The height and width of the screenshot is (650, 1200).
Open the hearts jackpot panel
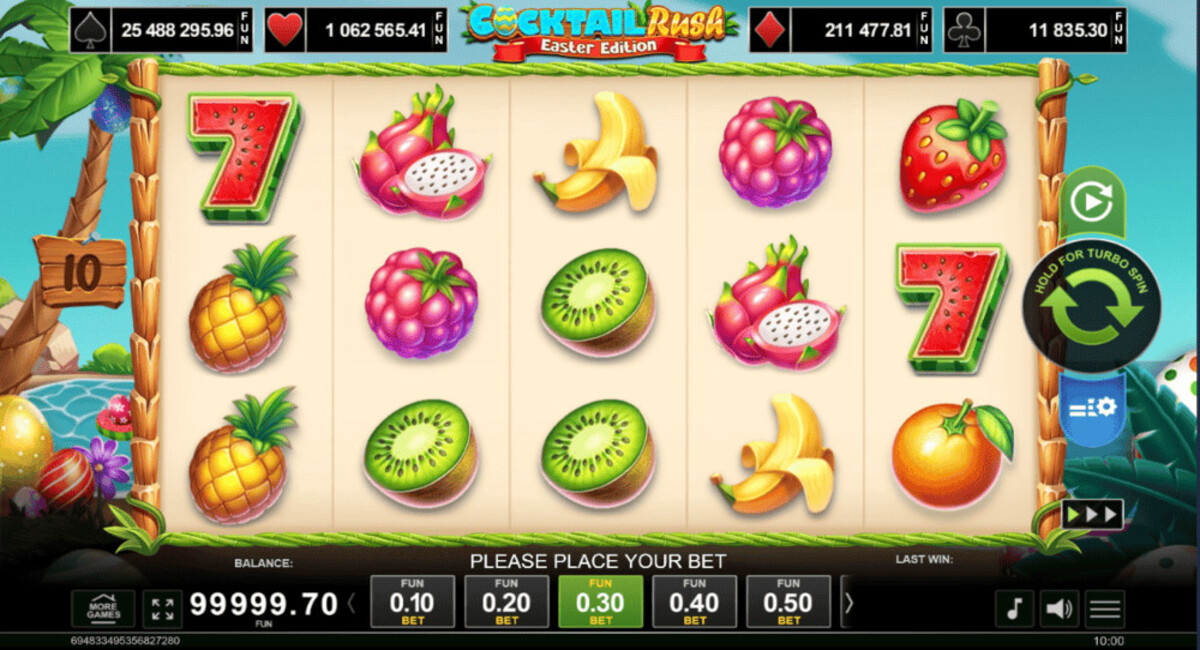[x=357, y=31]
